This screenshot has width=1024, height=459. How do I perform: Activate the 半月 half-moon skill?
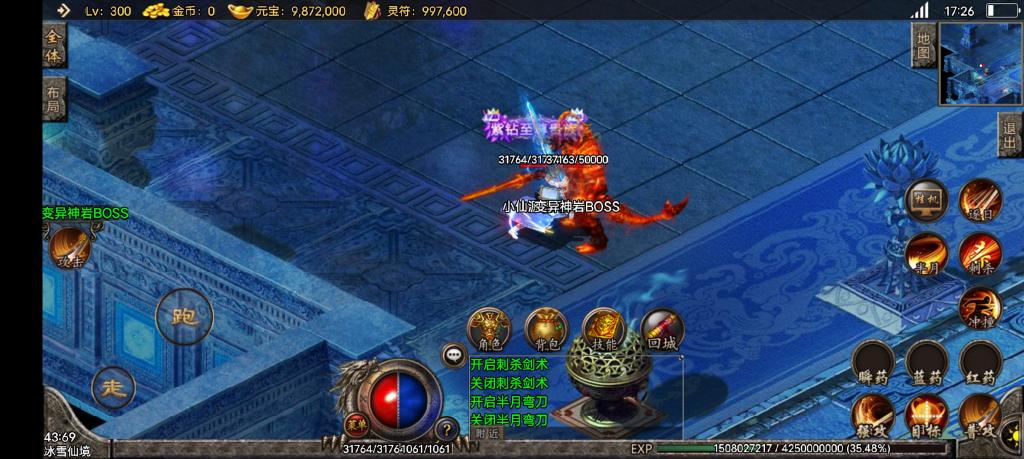point(926,254)
